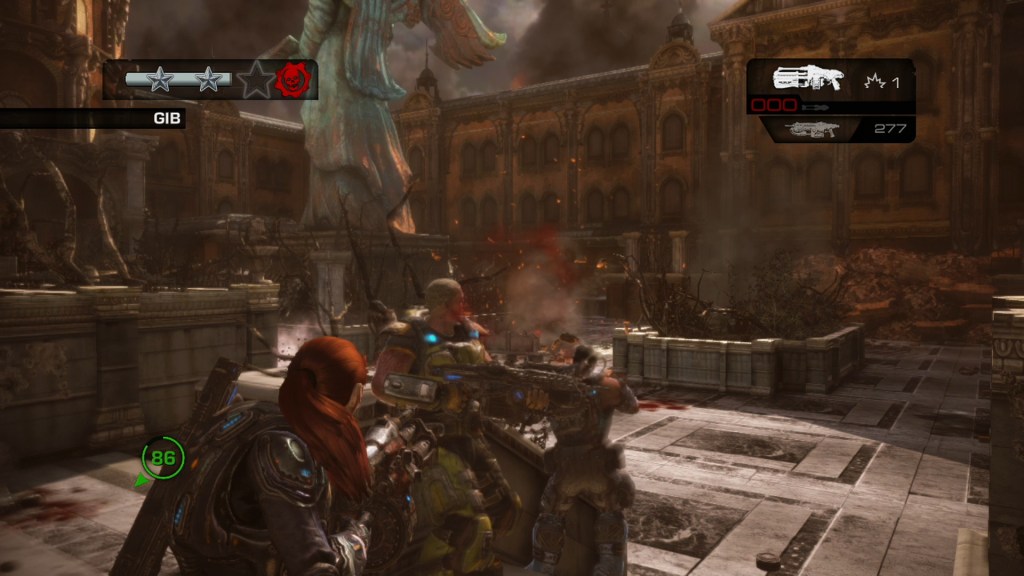1024x576 pixels.
Task: Click the large unfilled dark star
Action: pyautogui.click(x=255, y=79)
